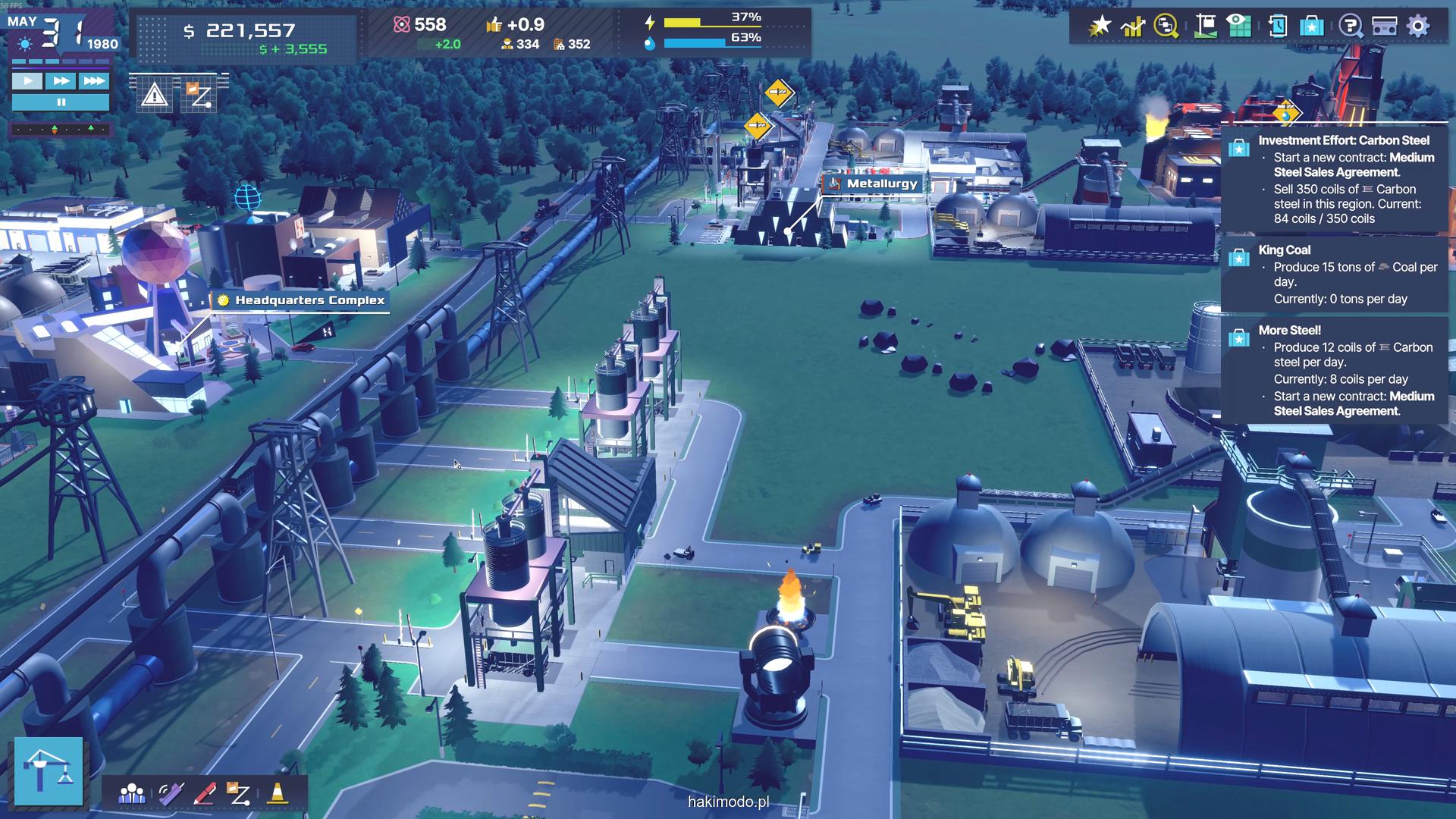Open the star briefcase objectives menu
Screen dimensions: 1456x819
1311,27
